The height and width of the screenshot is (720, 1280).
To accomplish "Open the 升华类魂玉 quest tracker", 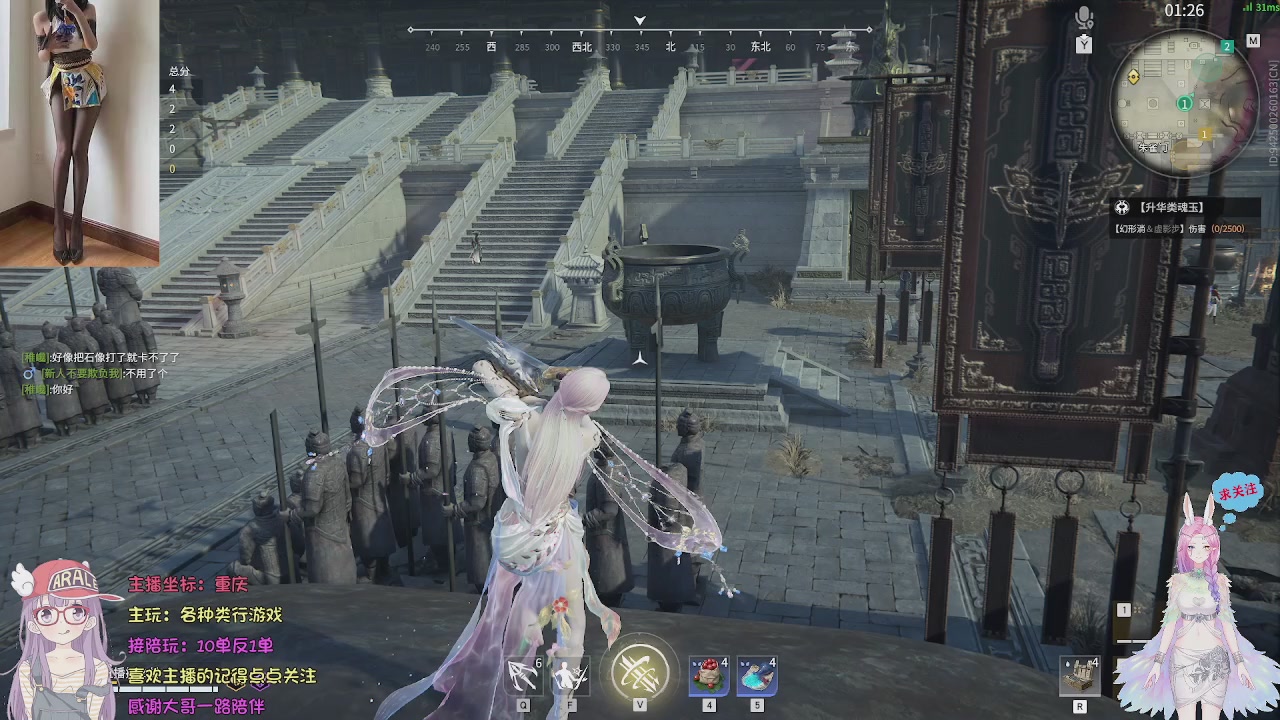I will (x=1172, y=208).
